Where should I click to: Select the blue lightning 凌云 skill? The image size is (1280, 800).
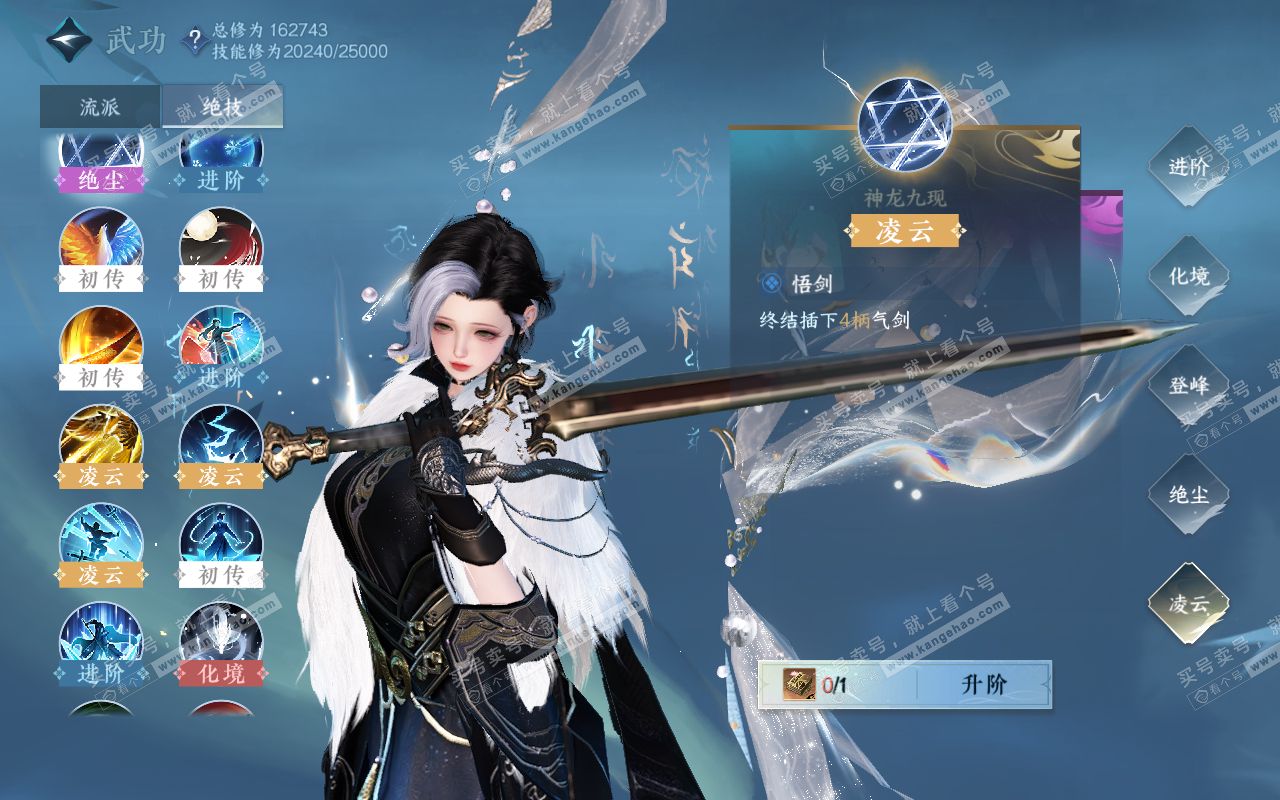pos(221,439)
